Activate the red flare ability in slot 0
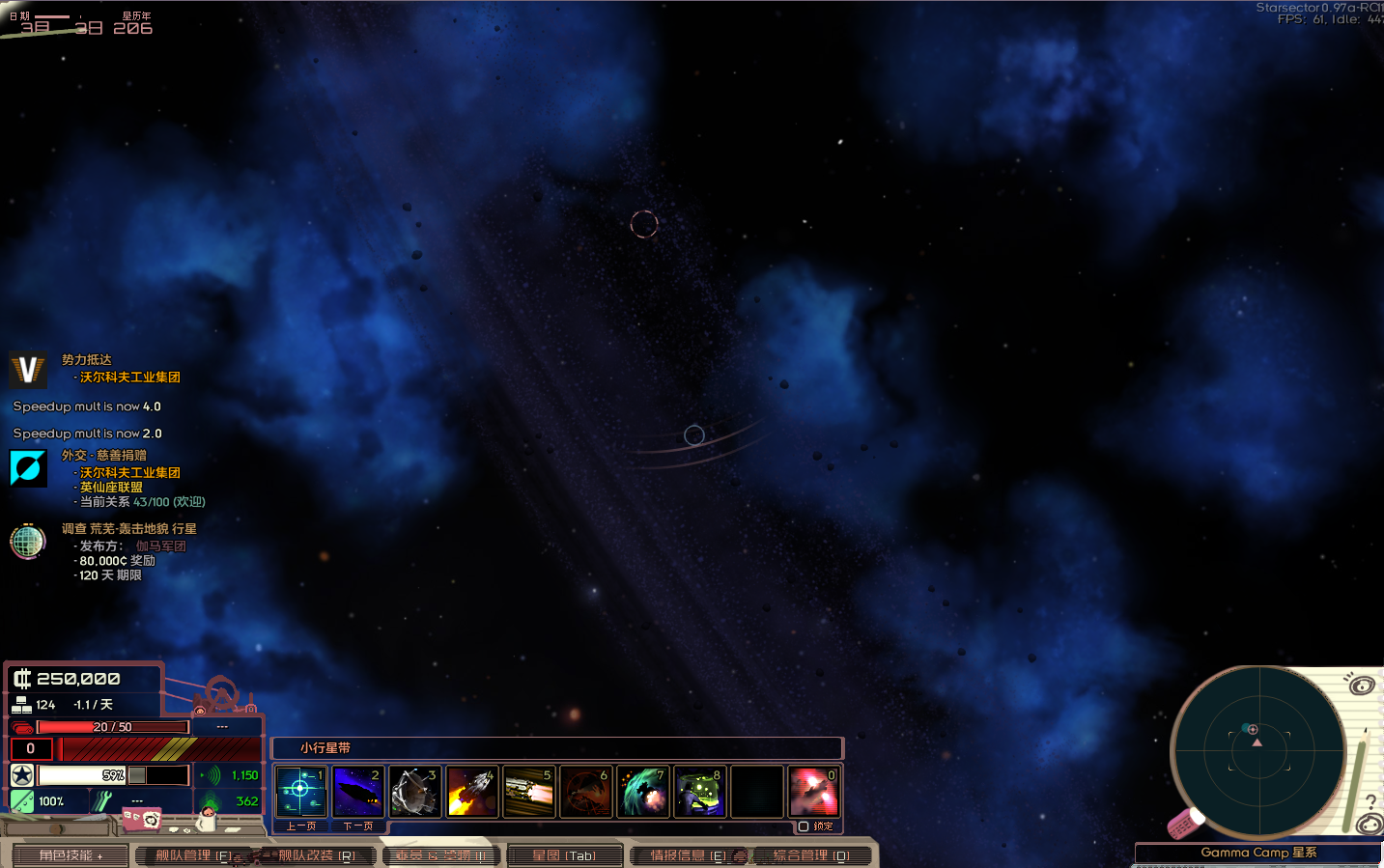 coord(813,792)
